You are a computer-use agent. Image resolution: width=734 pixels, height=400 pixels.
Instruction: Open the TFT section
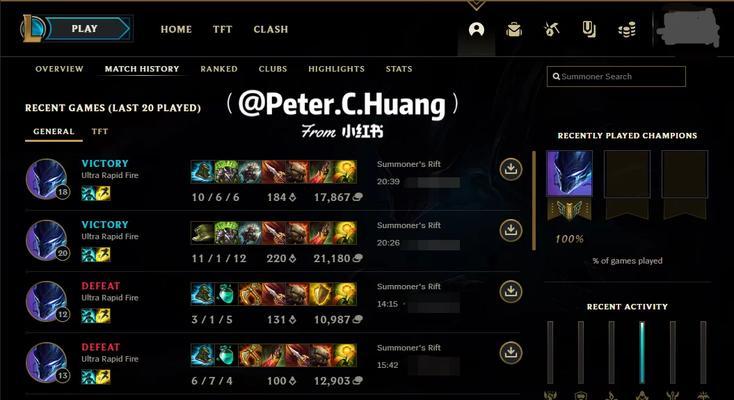(x=222, y=30)
